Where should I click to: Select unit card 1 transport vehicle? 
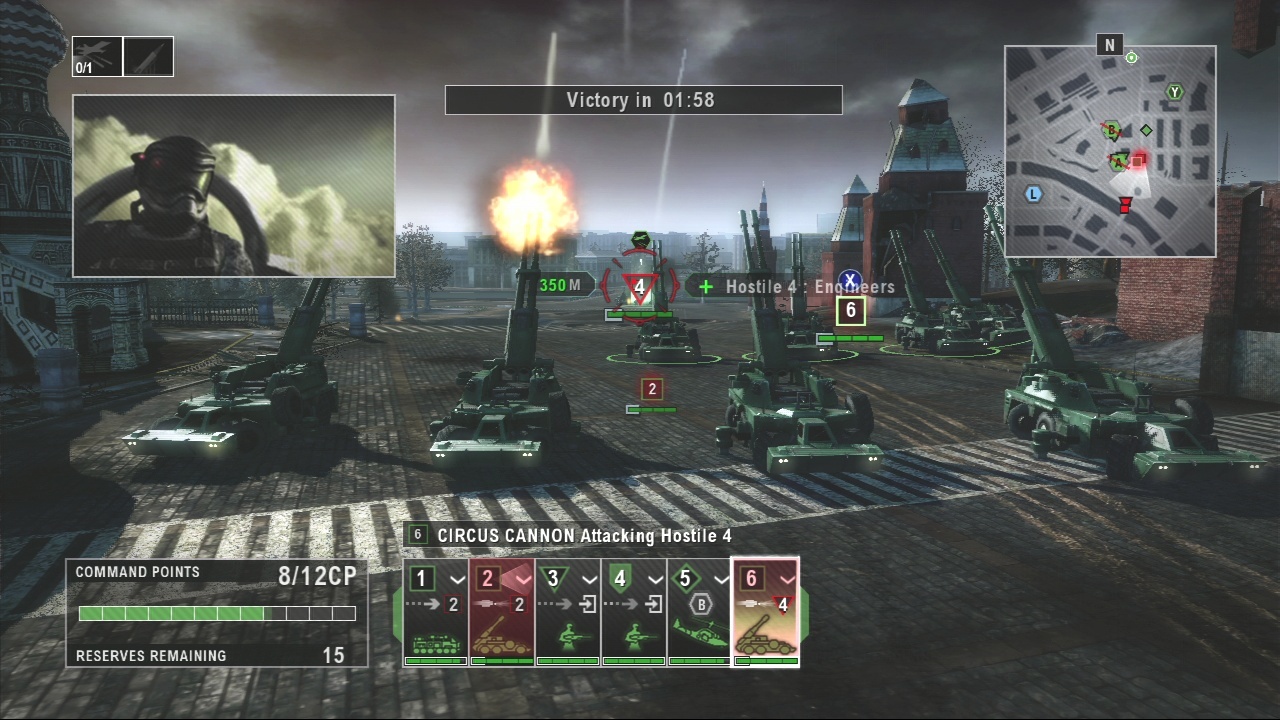click(435, 612)
